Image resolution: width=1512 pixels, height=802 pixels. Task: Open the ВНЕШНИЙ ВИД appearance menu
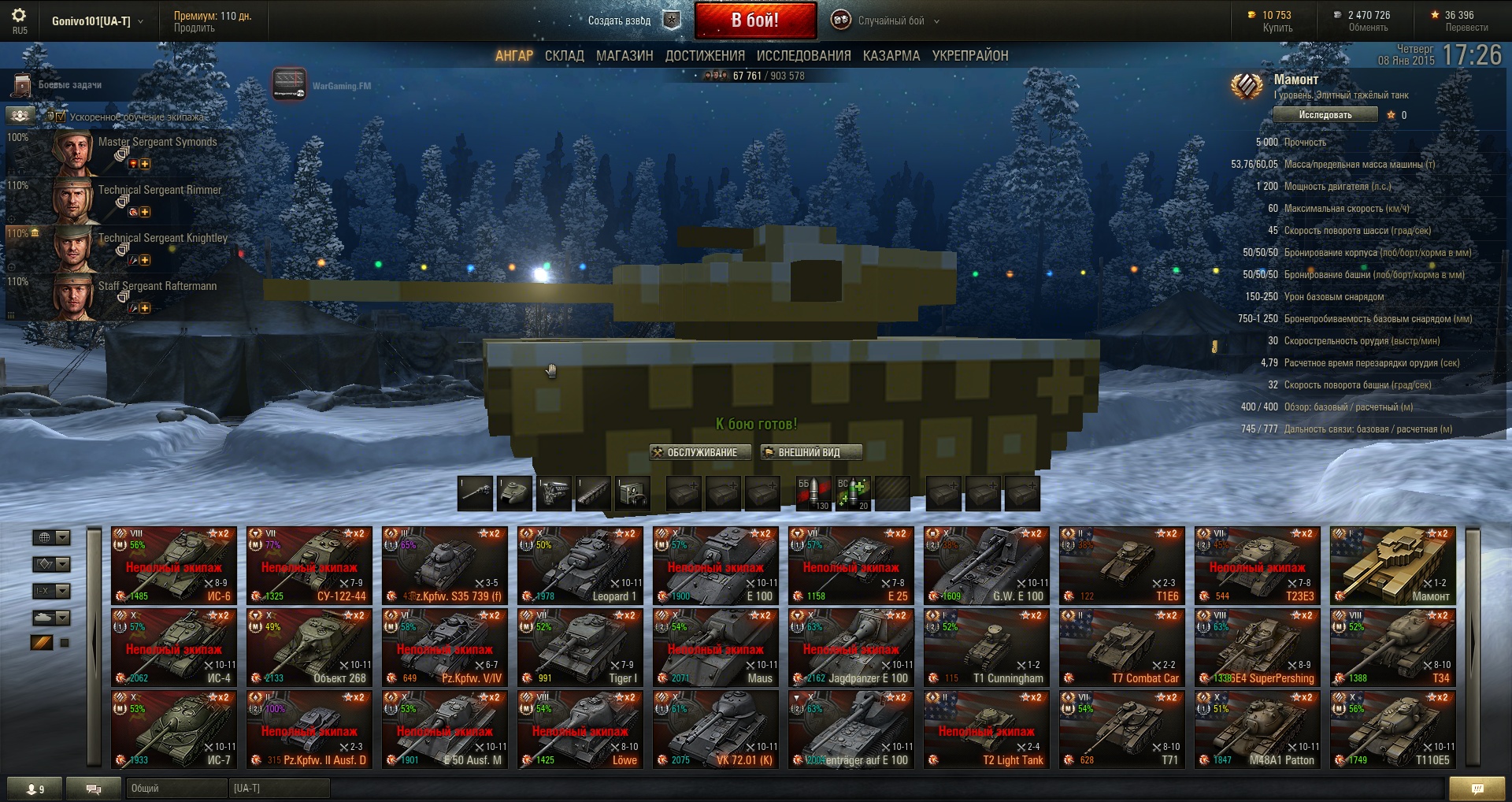[810, 452]
